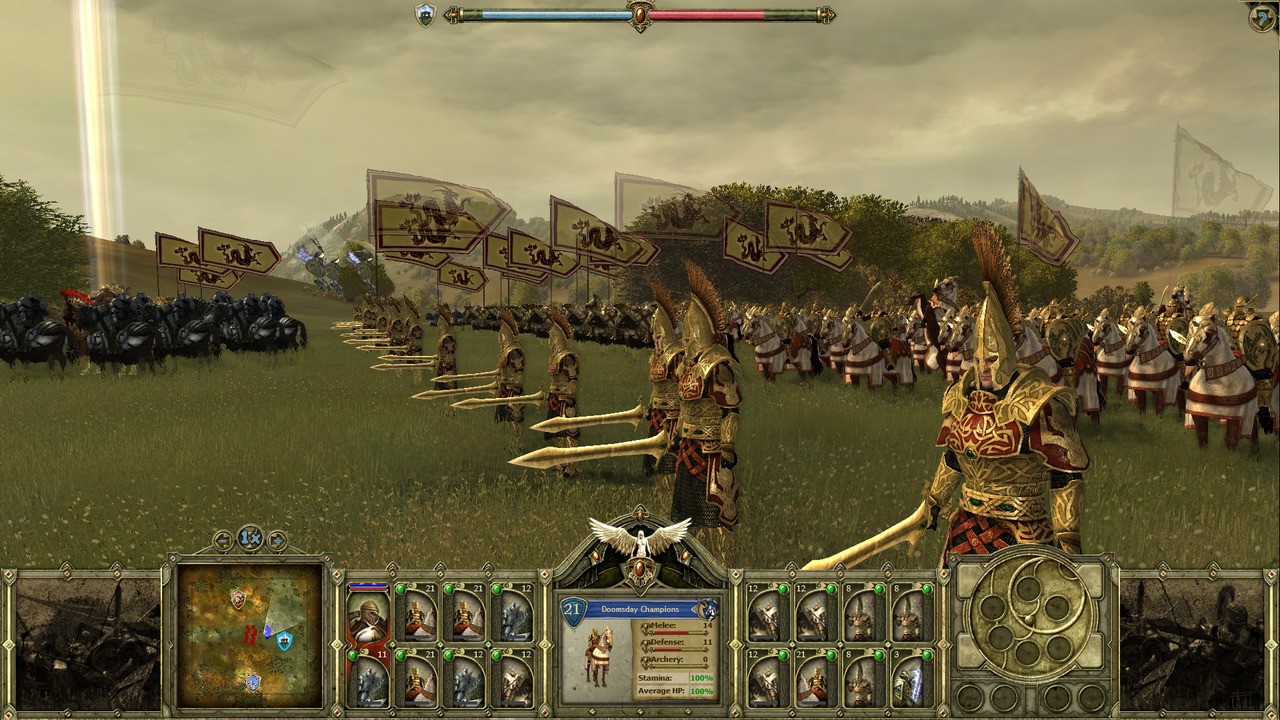Increase game speed with the right arrow
Screen dimensions: 1280x720
(x=277, y=541)
